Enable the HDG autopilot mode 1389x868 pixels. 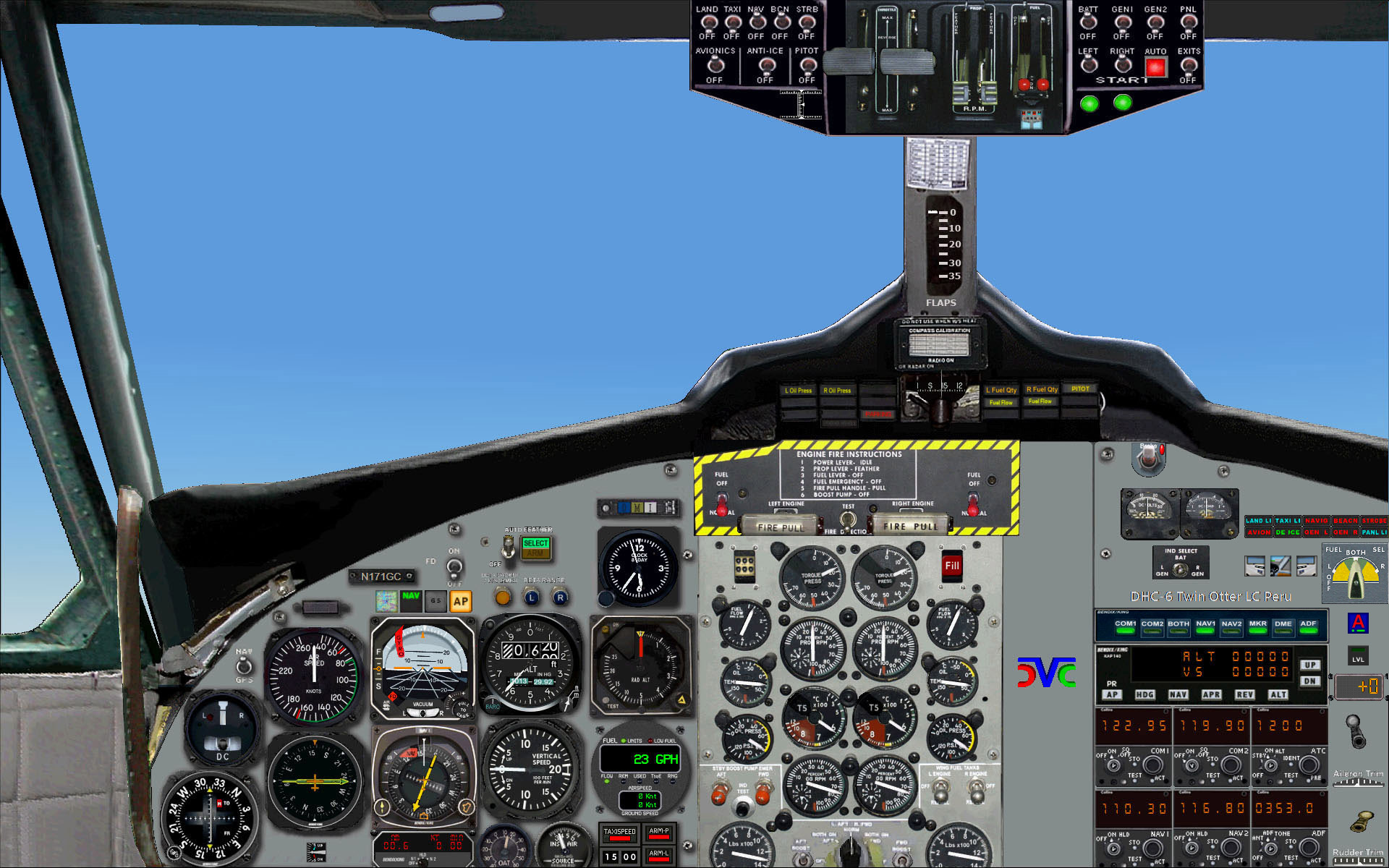(1144, 694)
